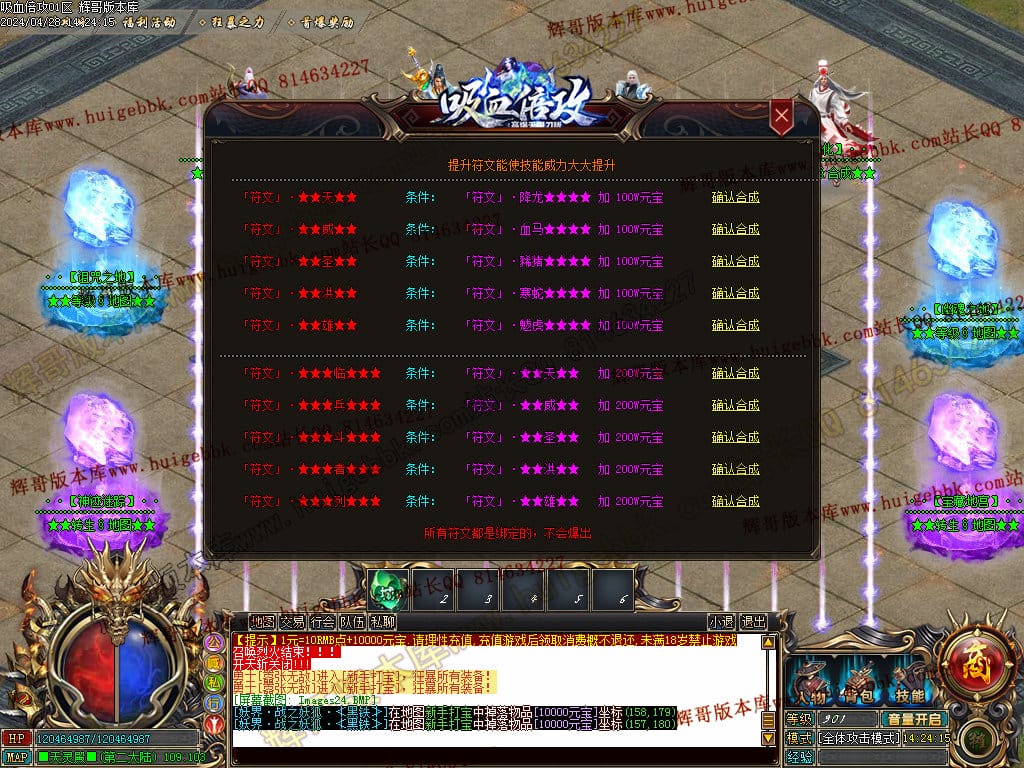This screenshot has height=768, width=1024.
Task: Open the 背包 bag inventory
Action: (x=859, y=685)
